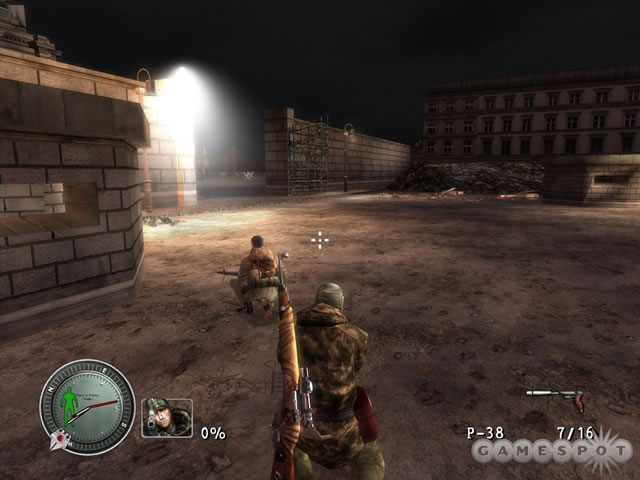Viewport: 640px width, 480px height.
Task: Select the silenced P-38 pistol weapon icon
Action: (x=556, y=397)
